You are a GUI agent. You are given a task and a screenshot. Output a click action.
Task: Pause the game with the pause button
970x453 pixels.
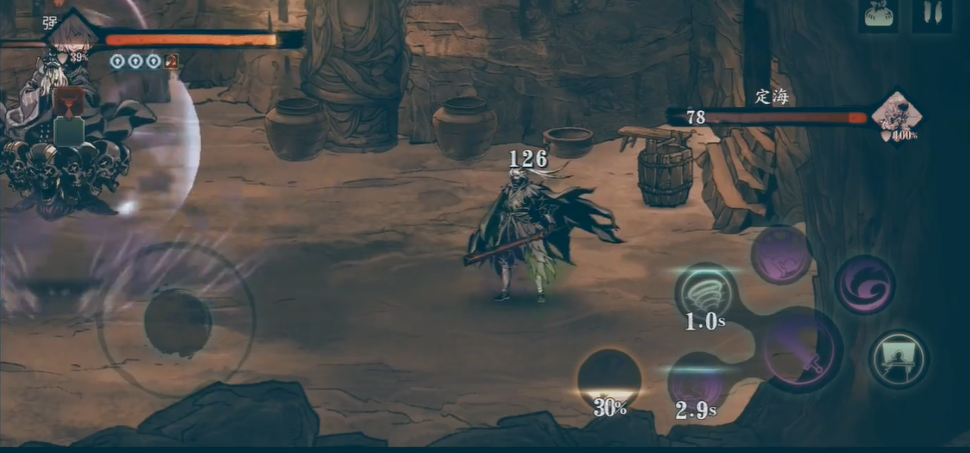coord(930,16)
